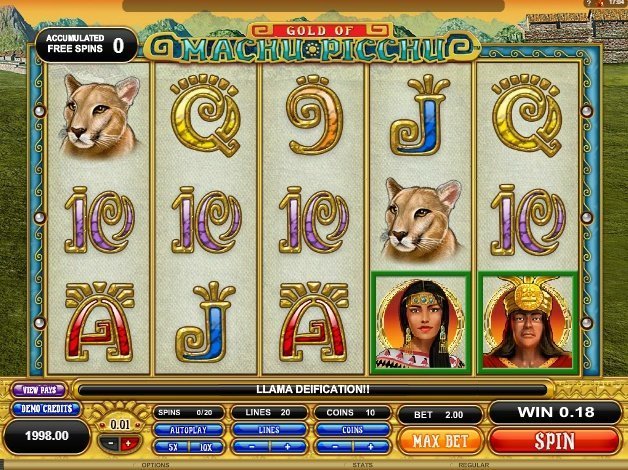Raise the coins per line
Screen dimensions: 628x470
(x=369, y=446)
